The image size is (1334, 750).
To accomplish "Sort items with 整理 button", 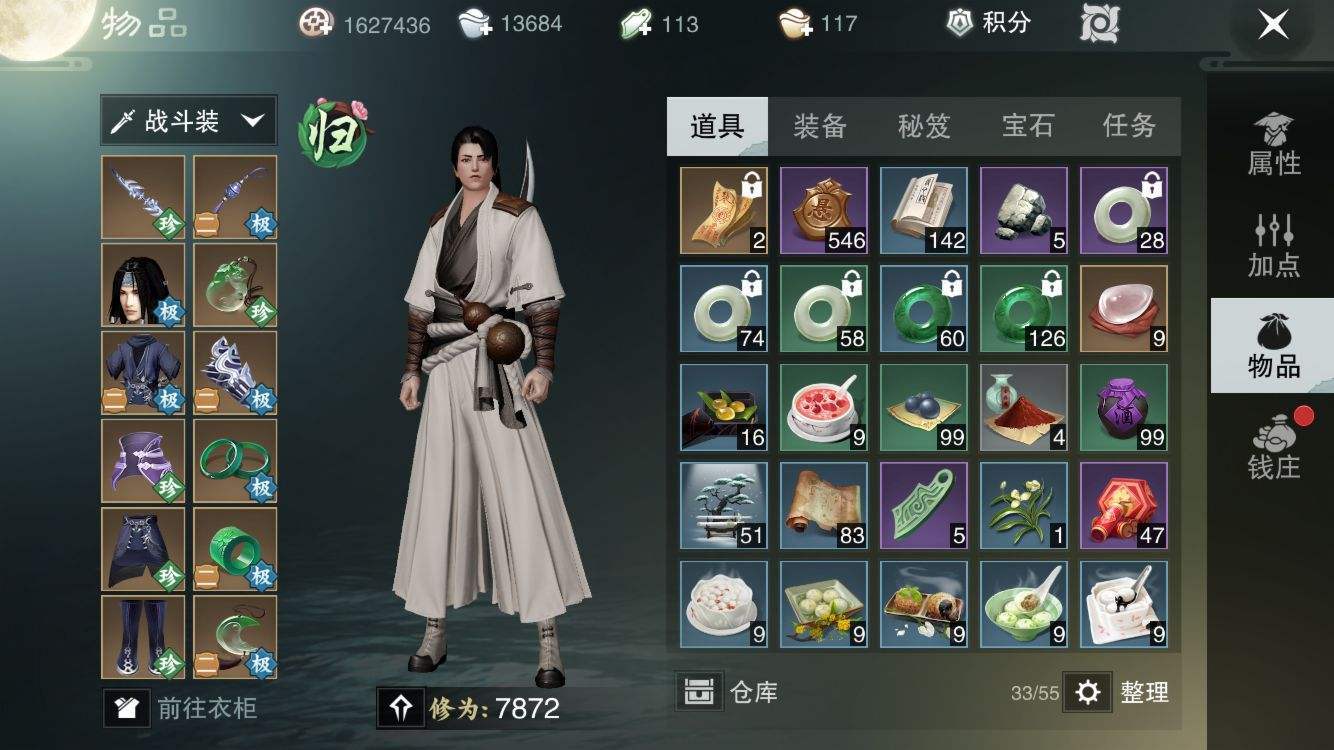I will [1119, 691].
